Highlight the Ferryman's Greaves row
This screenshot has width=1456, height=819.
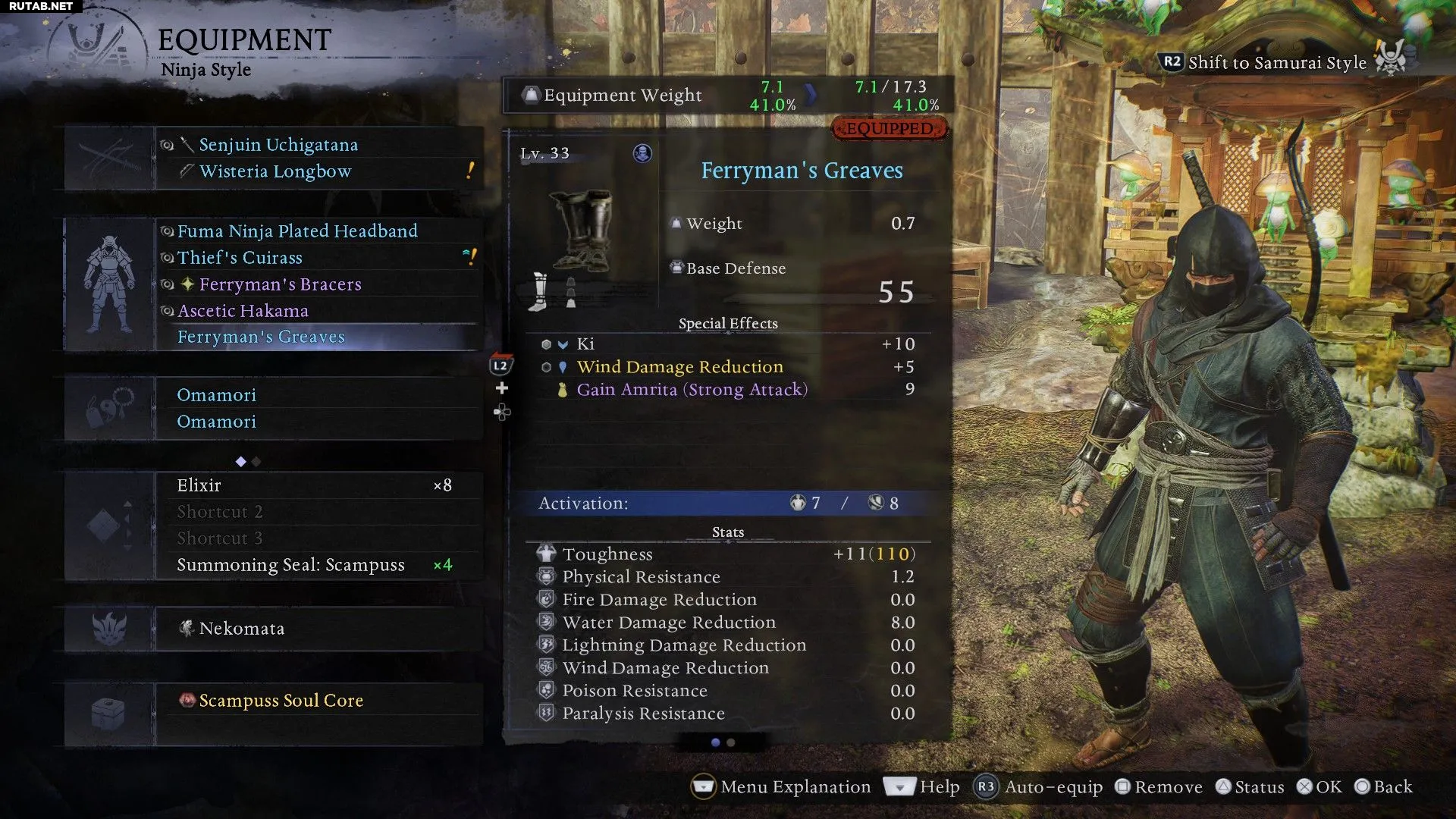pos(261,337)
